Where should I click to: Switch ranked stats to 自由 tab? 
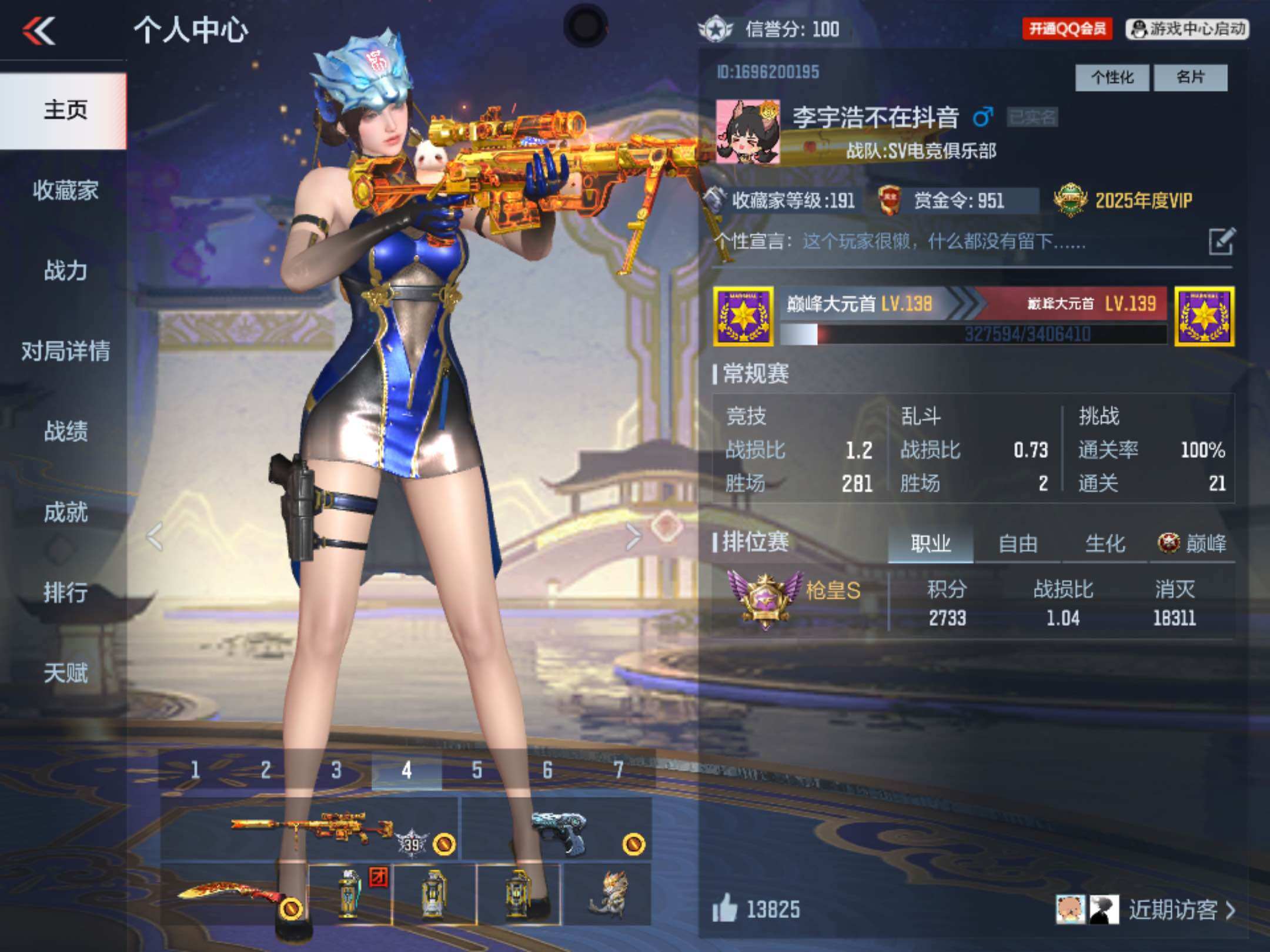(x=1018, y=544)
